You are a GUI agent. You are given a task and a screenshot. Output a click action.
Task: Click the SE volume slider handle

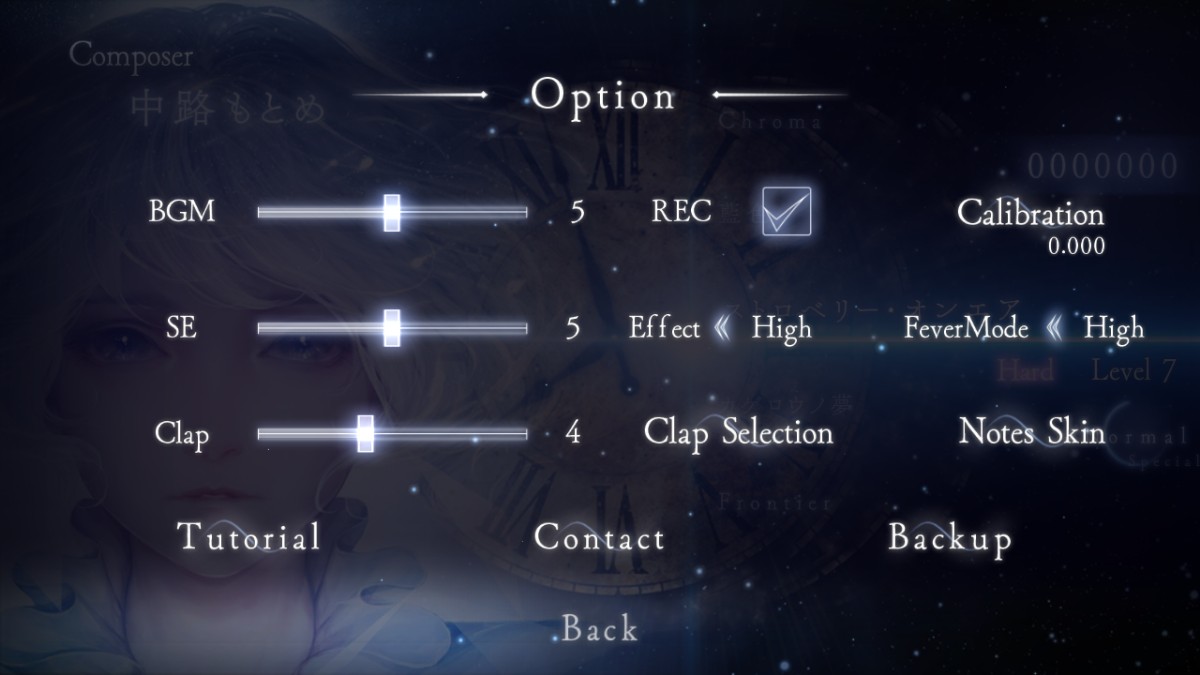392,327
